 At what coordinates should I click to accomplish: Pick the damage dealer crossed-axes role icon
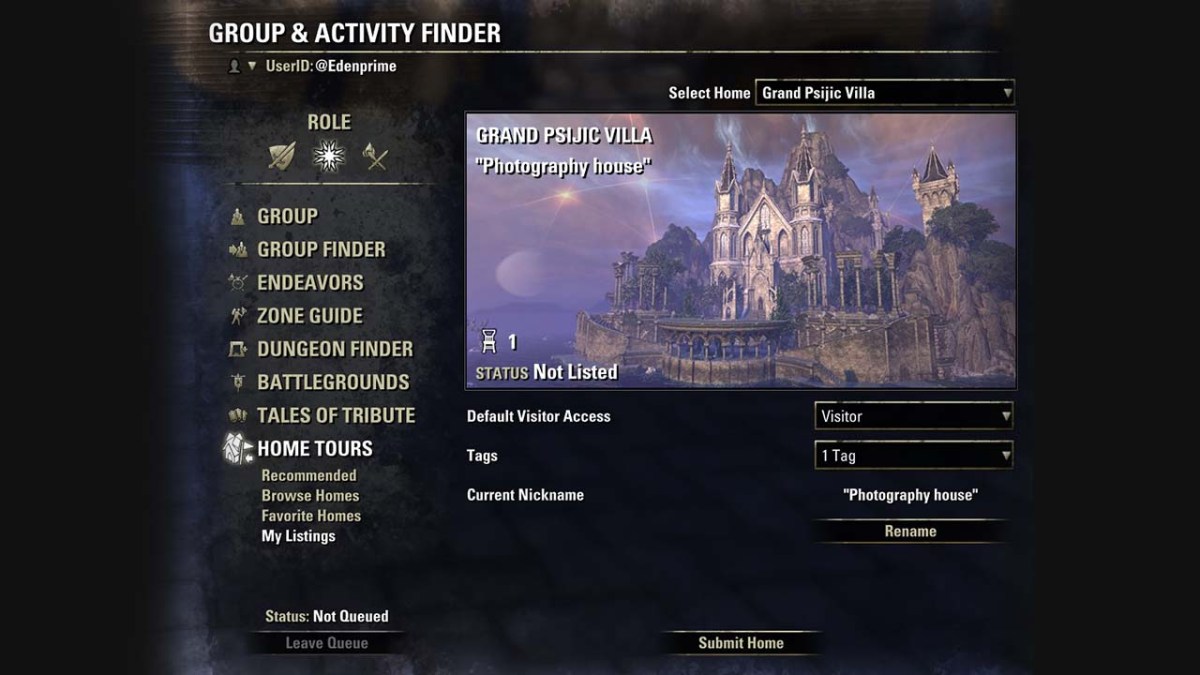point(375,156)
